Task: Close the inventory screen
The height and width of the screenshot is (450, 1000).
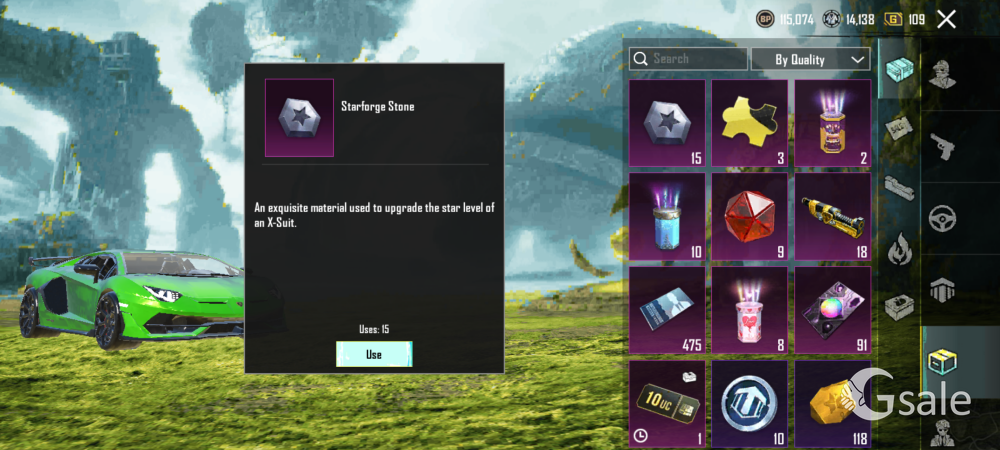Action: tap(946, 19)
